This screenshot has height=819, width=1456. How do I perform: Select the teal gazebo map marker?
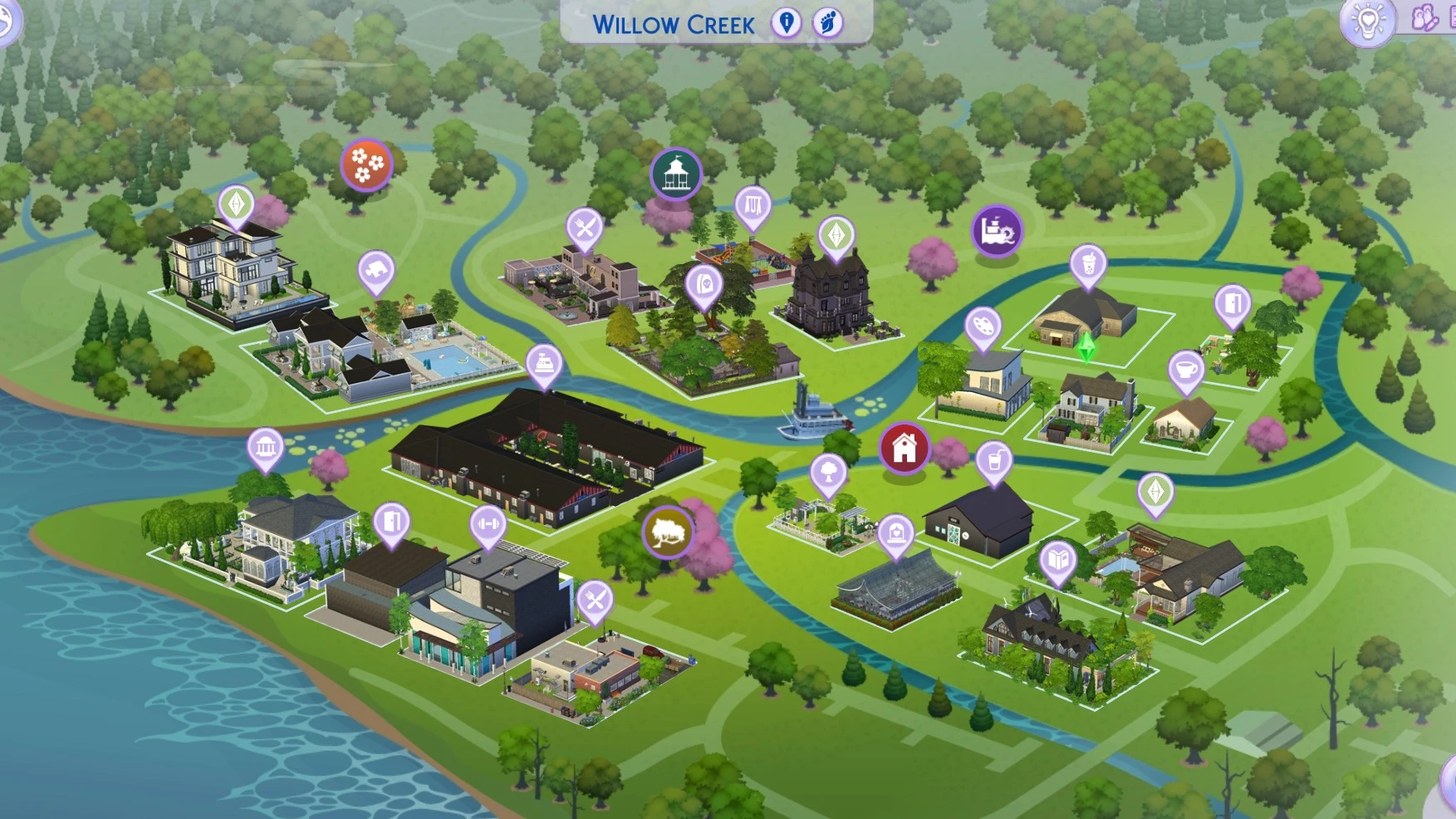(675, 174)
